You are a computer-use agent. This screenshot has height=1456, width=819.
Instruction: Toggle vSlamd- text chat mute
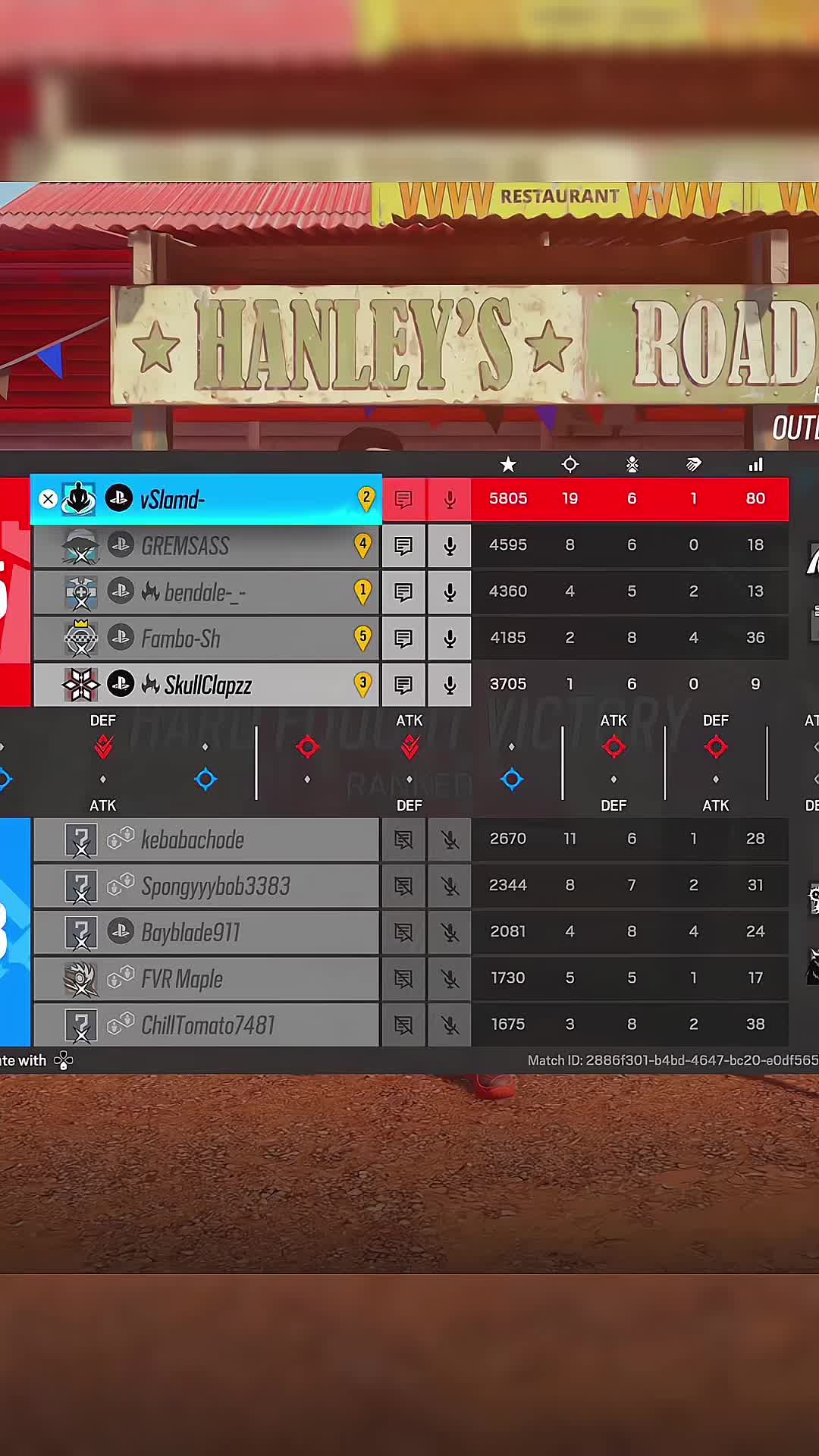pyautogui.click(x=403, y=500)
